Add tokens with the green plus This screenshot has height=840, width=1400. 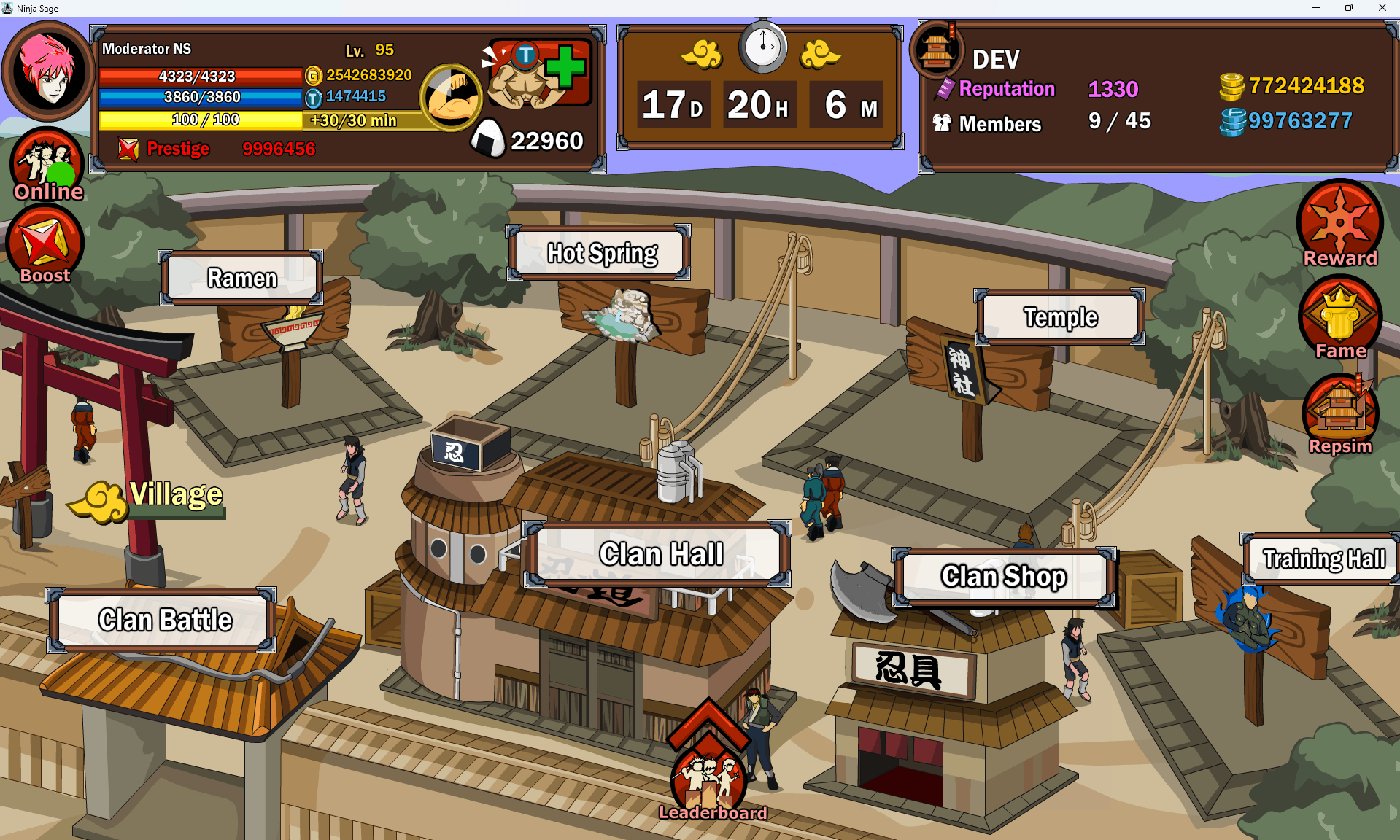[565, 68]
